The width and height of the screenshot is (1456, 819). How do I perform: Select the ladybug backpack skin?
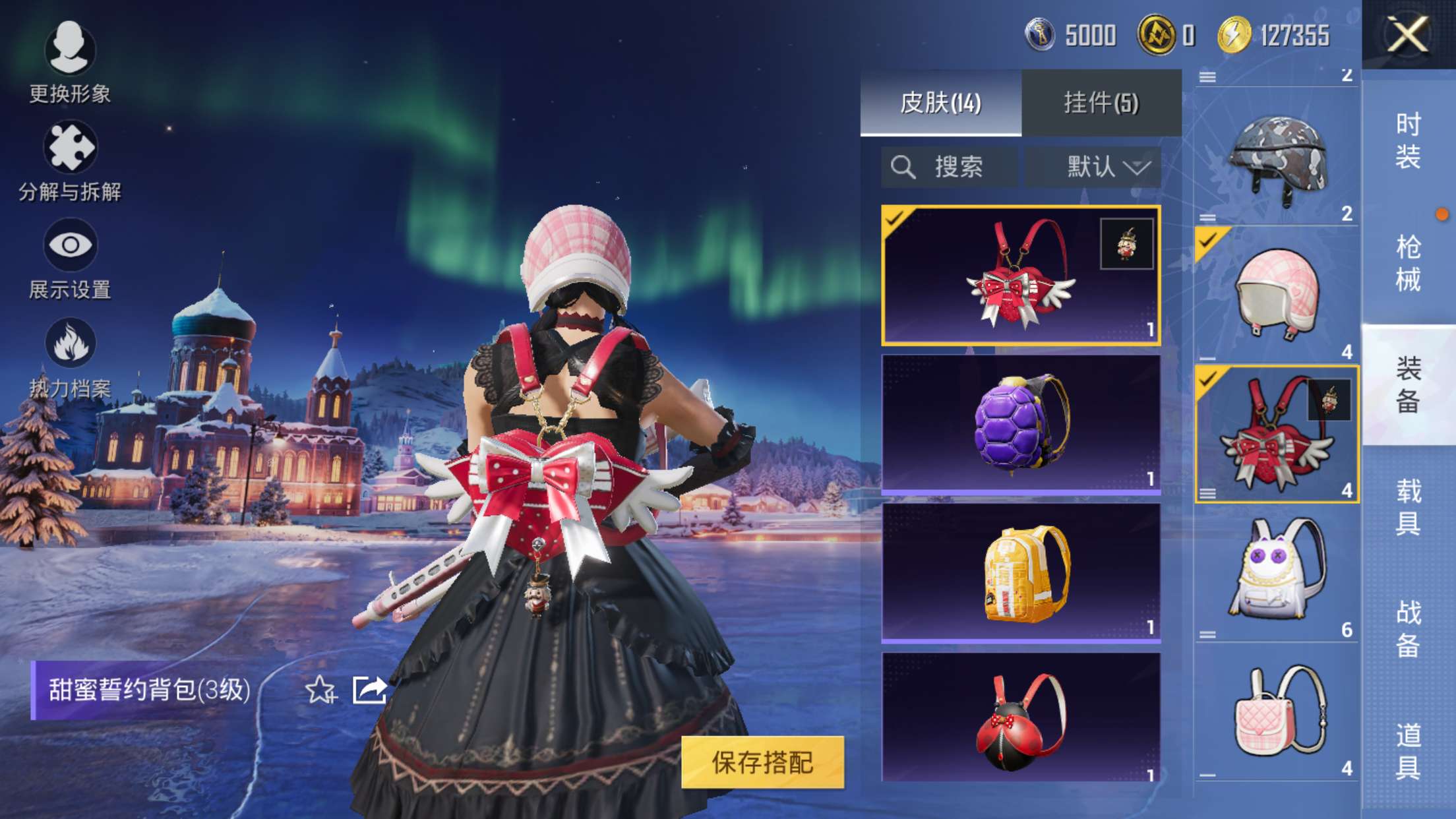click(x=1021, y=717)
